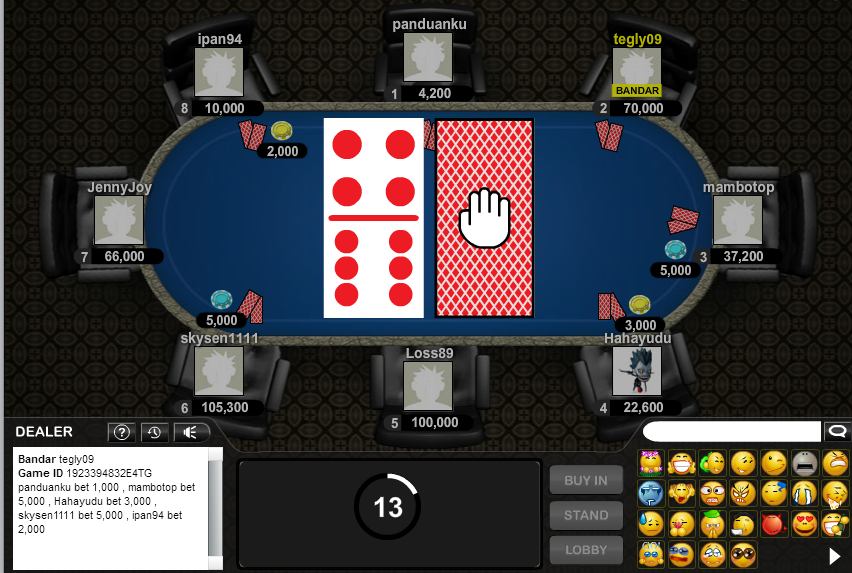Pick the red devil emoticon
The image size is (852, 573).
(x=774, y=523)
